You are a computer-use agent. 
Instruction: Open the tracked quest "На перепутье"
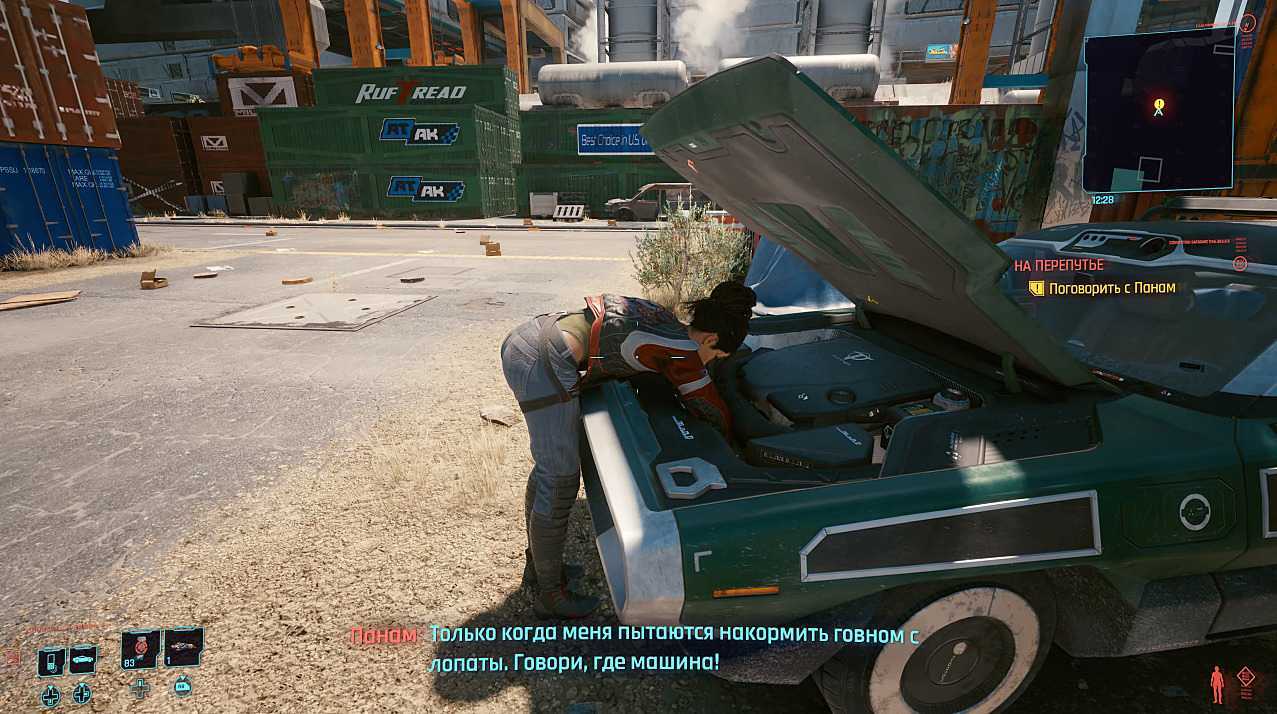[x=1058, y=265]
